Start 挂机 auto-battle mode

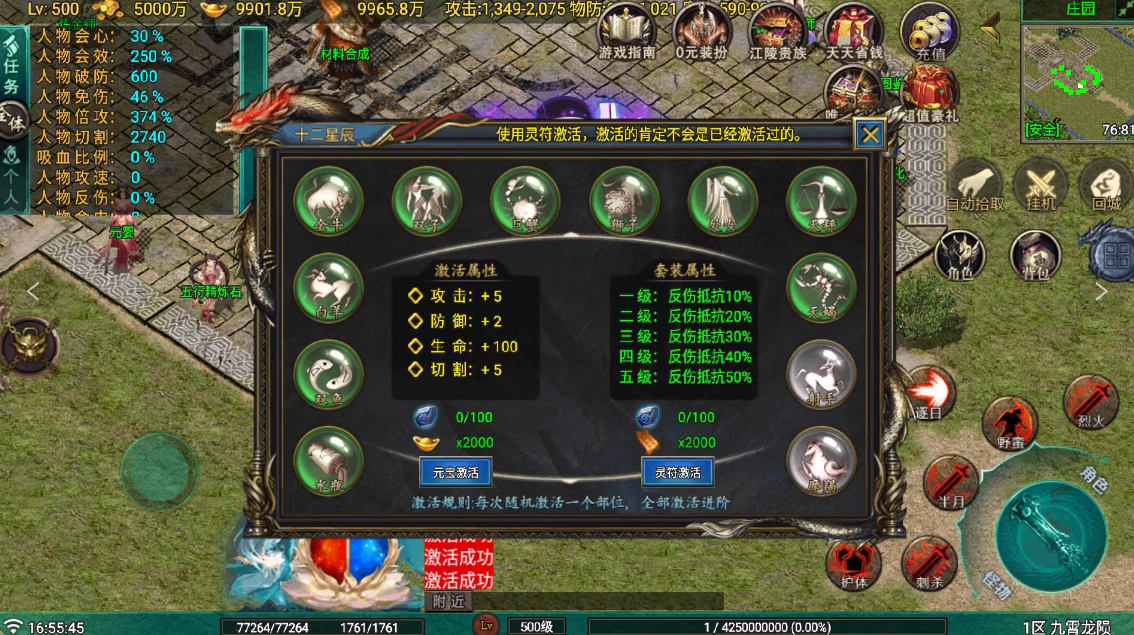1041,185
